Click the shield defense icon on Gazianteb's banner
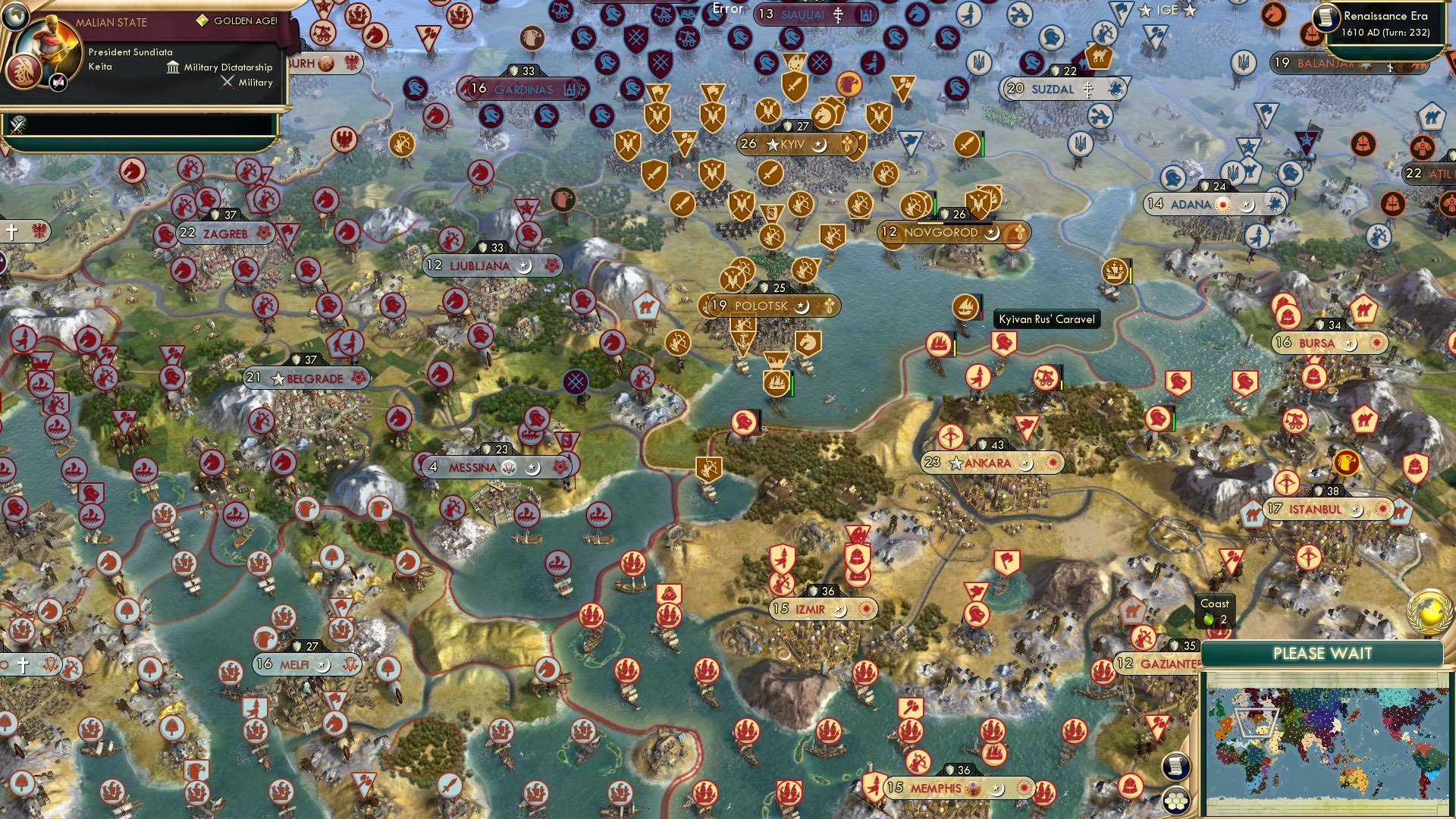The image size is (1456, 819). click(1175, 646)
